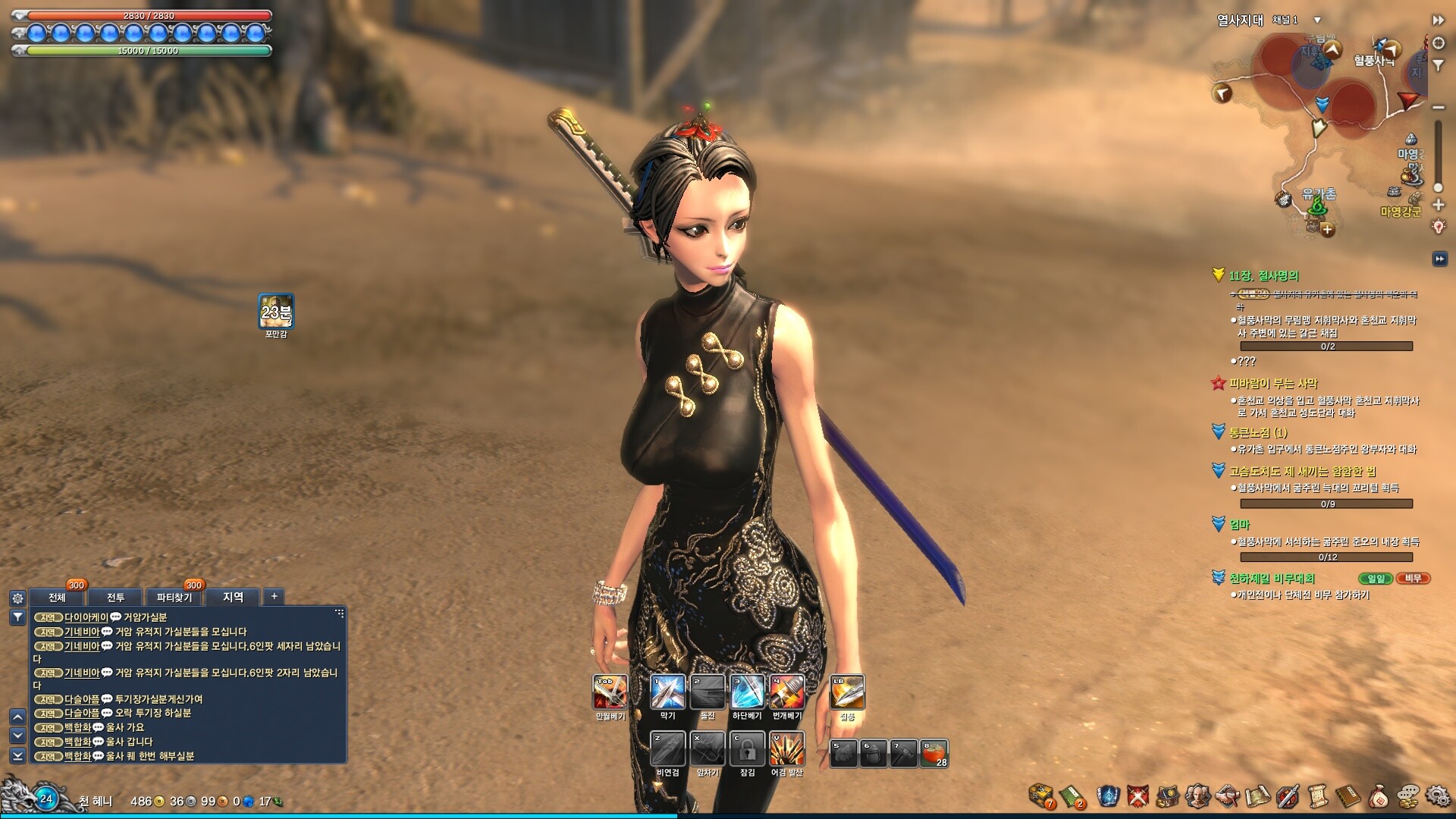Click the 비무 button on quest tracker
Image resolution: width=1456 pixels, height=819 pixels.
[1413, 579]
